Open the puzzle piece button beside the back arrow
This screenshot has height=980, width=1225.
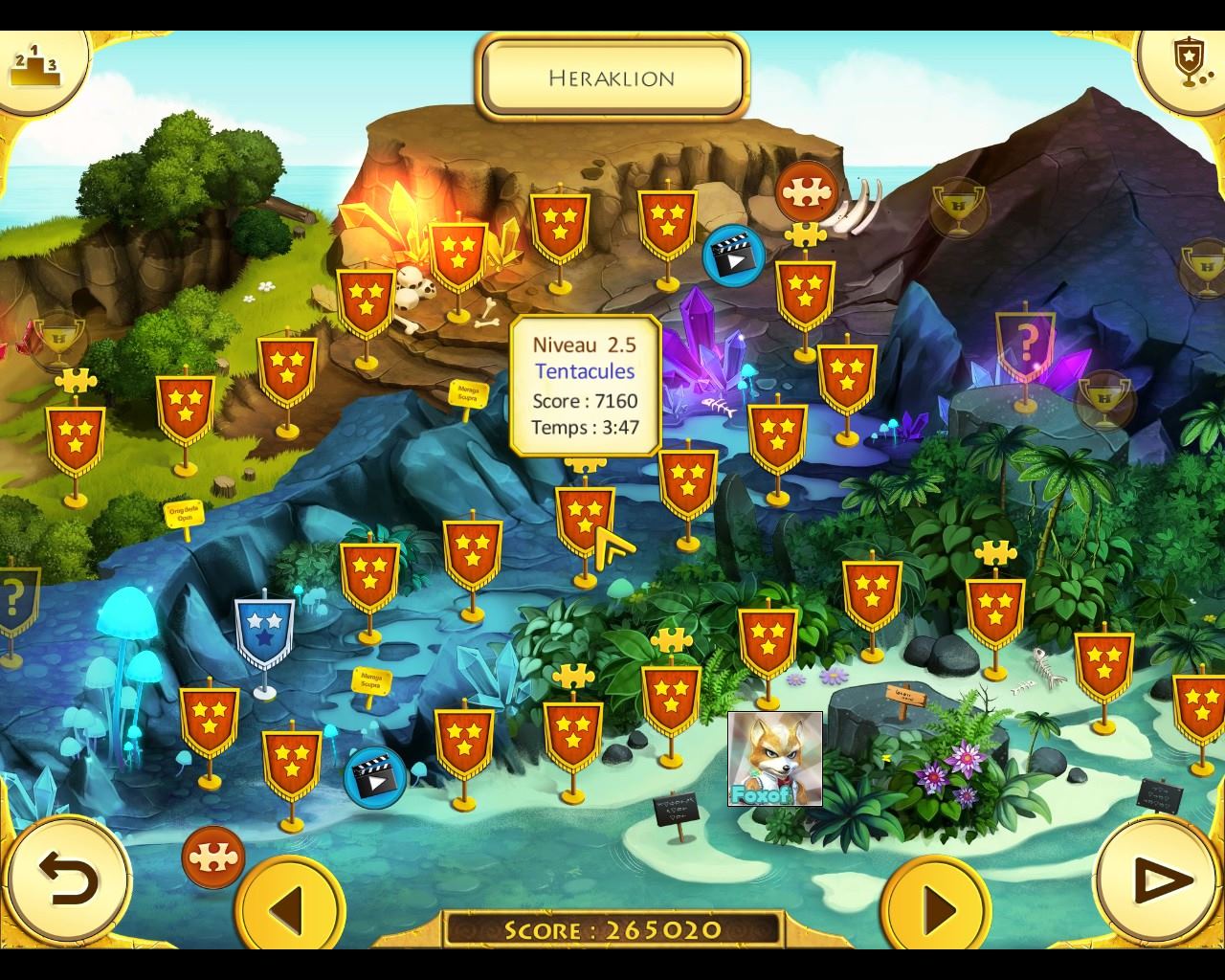tap(212, 857)
